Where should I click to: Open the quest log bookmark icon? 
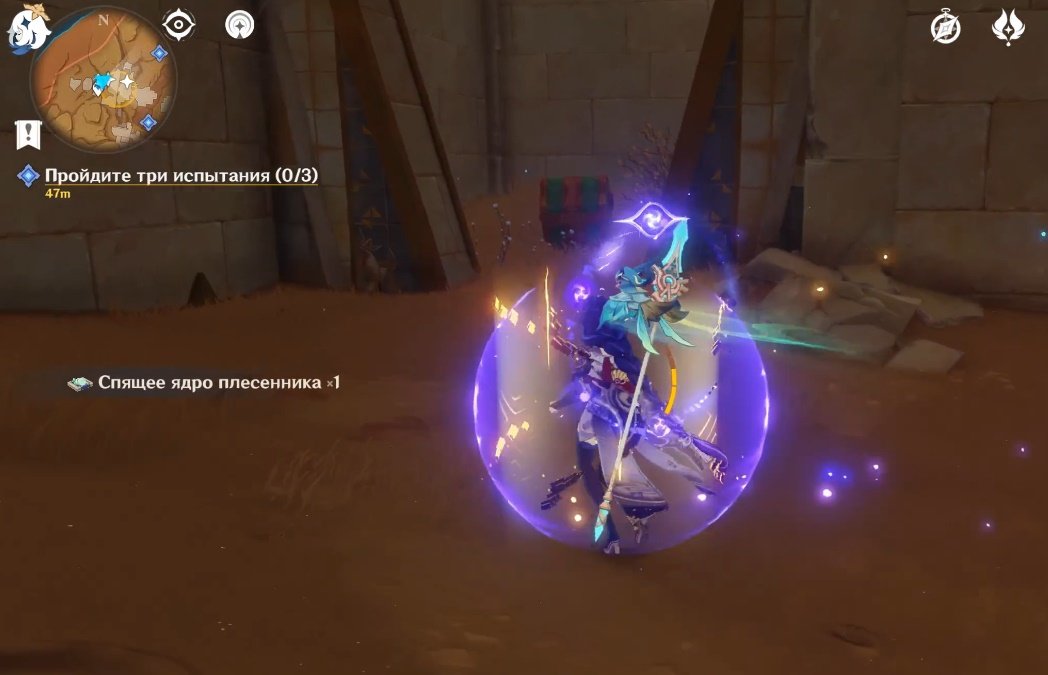coord(28,132)
